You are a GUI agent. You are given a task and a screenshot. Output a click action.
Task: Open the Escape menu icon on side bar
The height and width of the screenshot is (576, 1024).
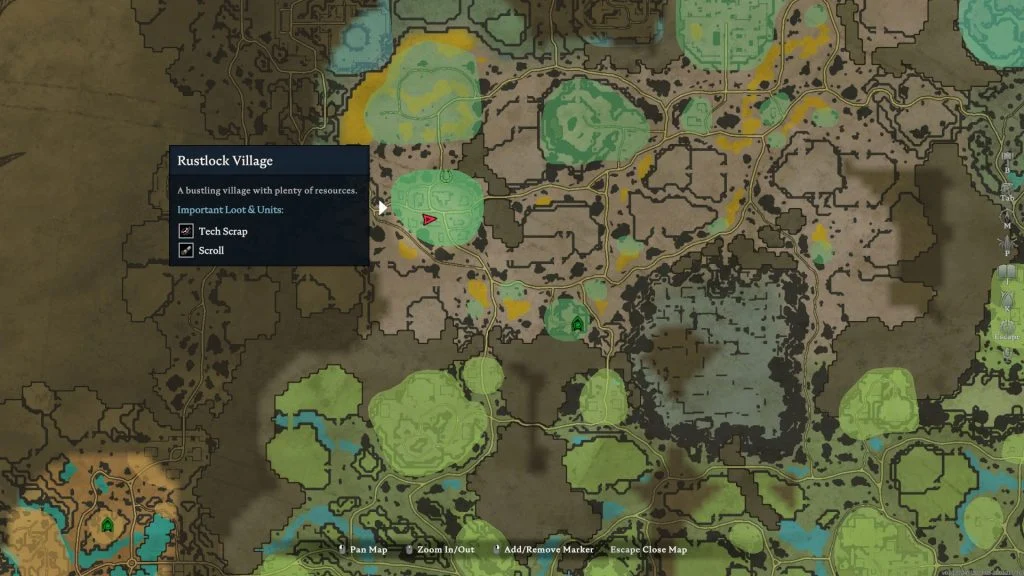coord(1007,322)
